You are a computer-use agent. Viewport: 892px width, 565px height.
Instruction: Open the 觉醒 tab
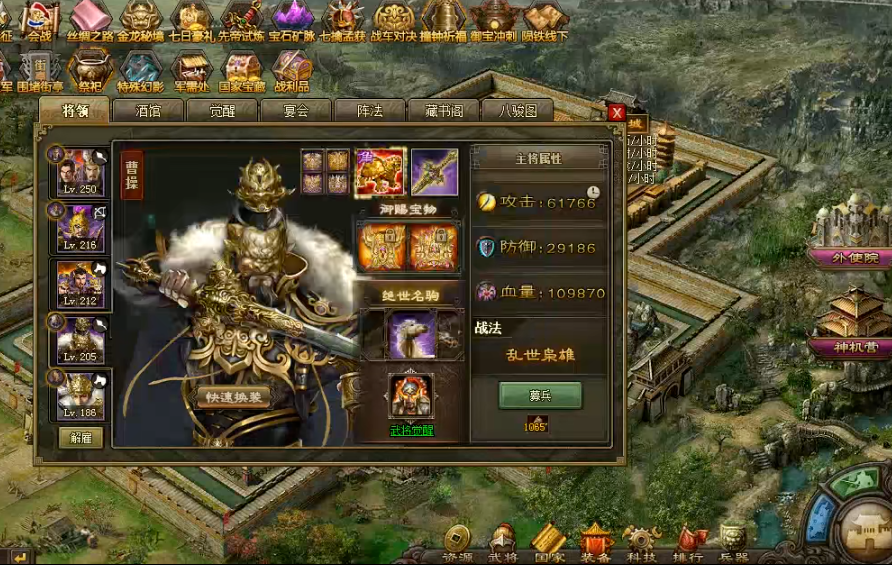(x=222, y=111)
